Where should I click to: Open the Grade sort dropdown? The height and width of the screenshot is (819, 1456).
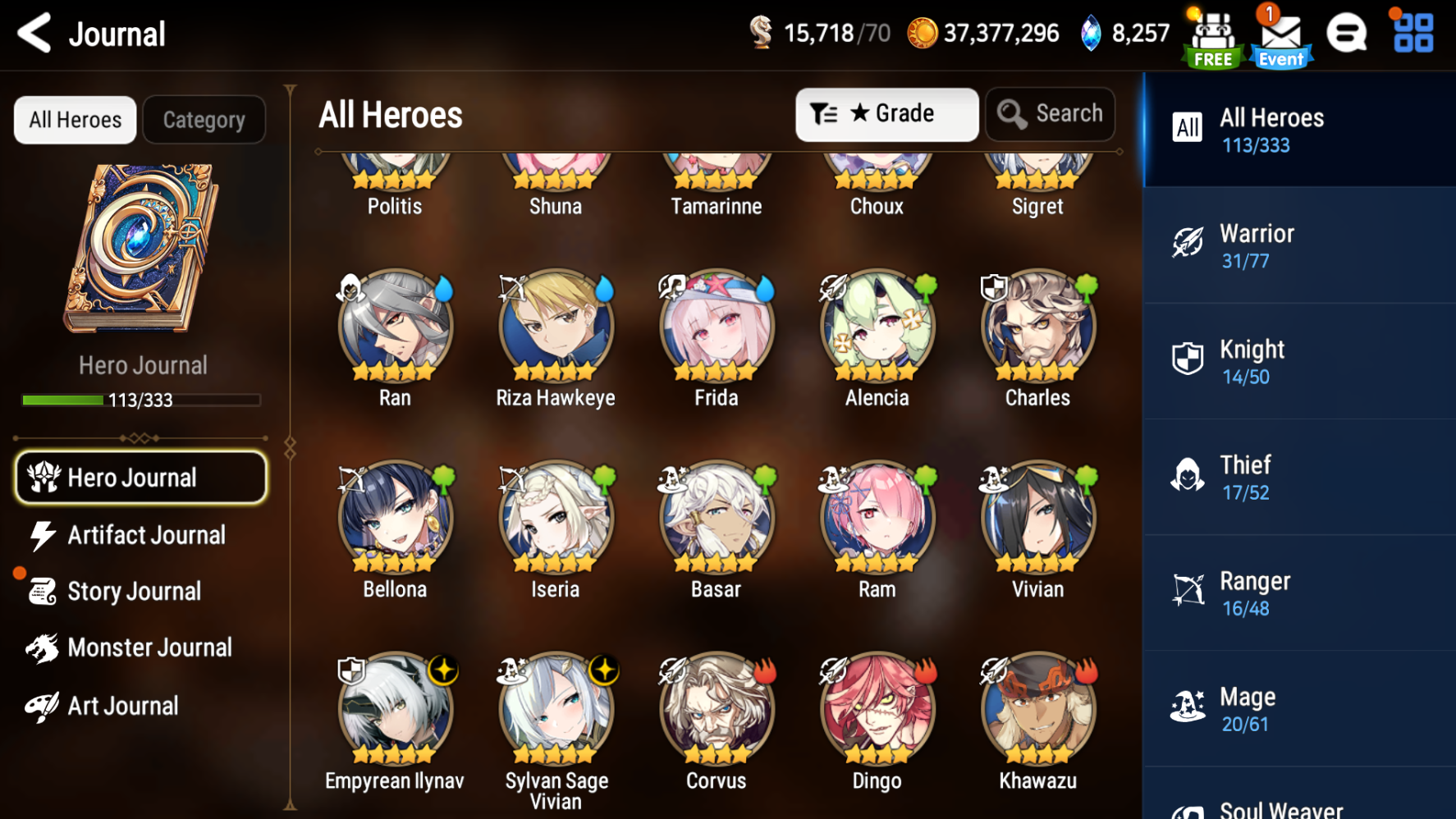886,114
